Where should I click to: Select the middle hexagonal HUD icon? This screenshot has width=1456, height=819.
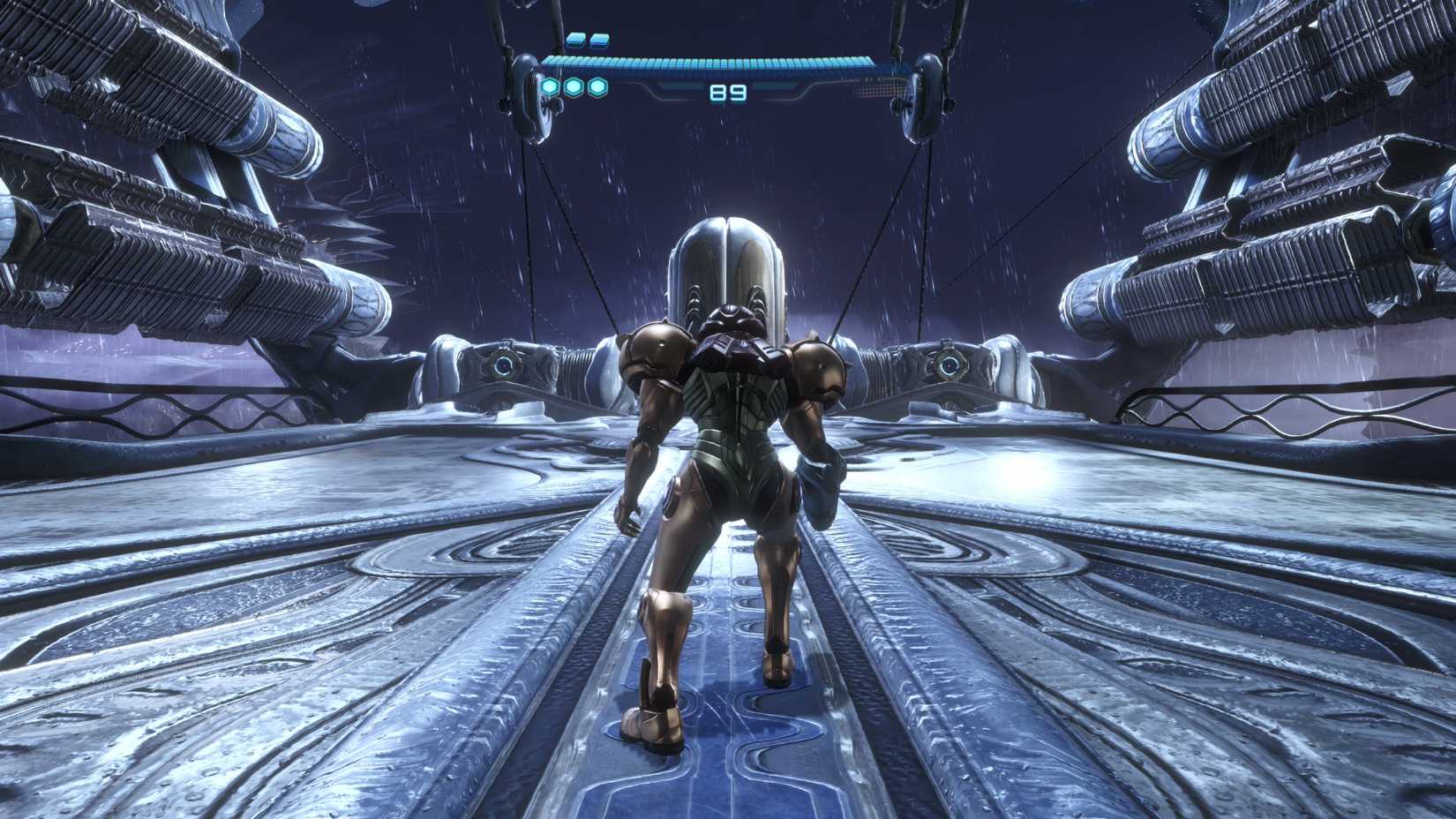coord(573,88)
